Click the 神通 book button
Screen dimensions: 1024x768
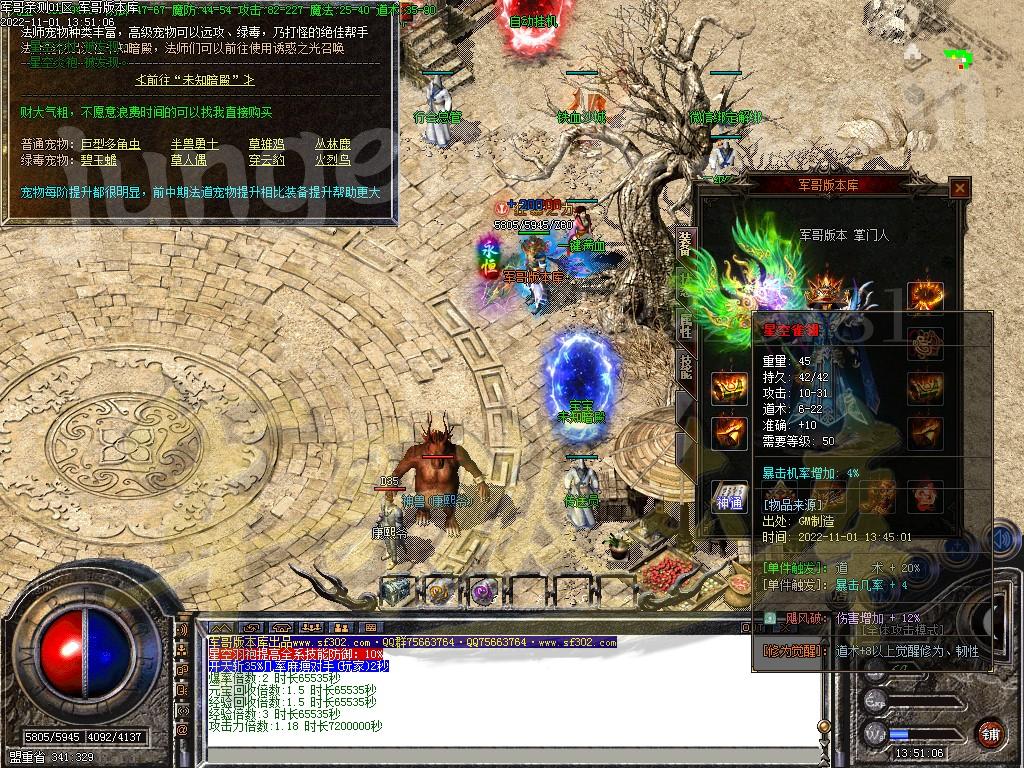[x=729, y=496]
